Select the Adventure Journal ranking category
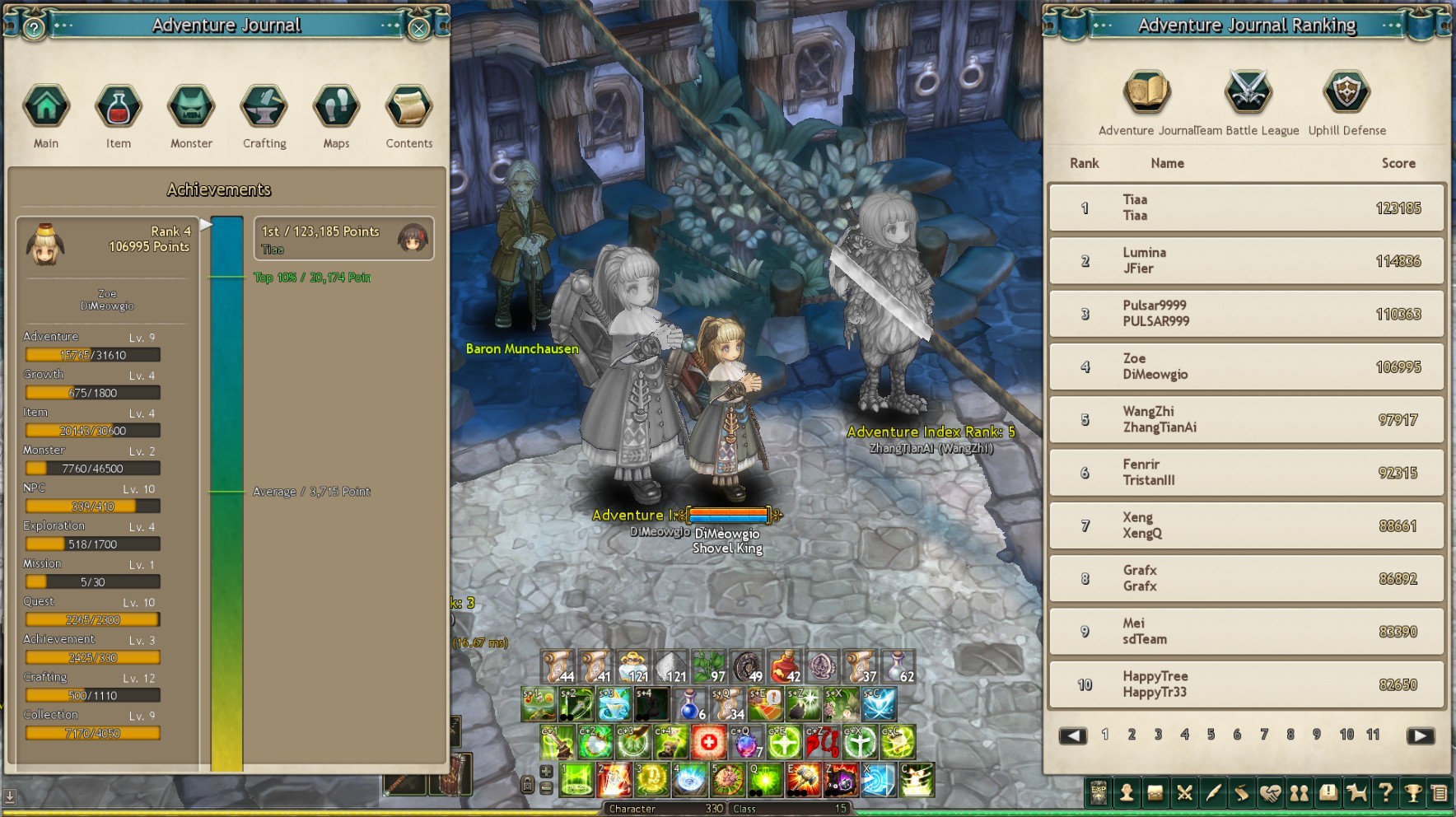Screen dimensions: 1456x817 coord(1146,91)
